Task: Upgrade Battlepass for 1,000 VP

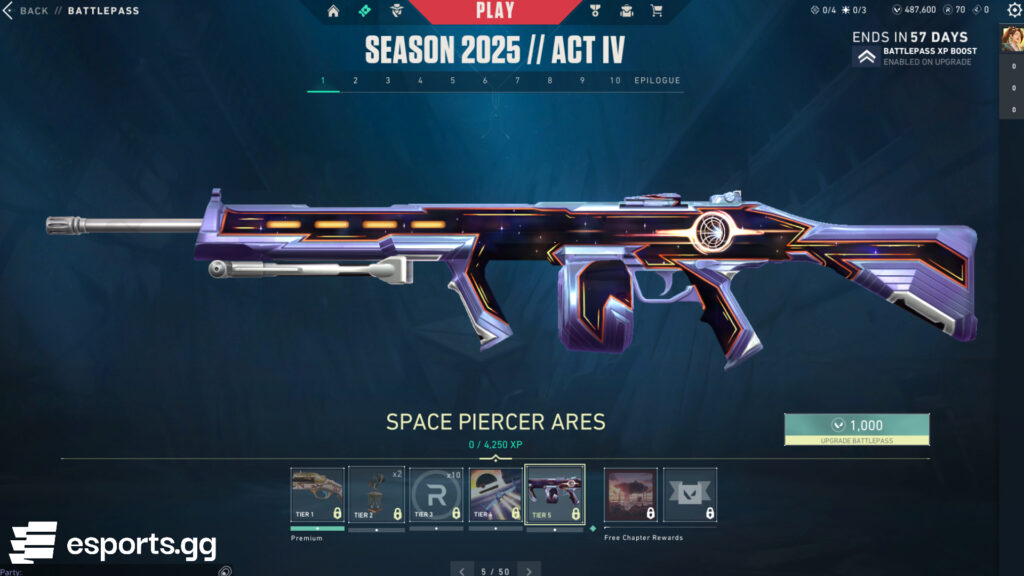Action: [856, 429]
